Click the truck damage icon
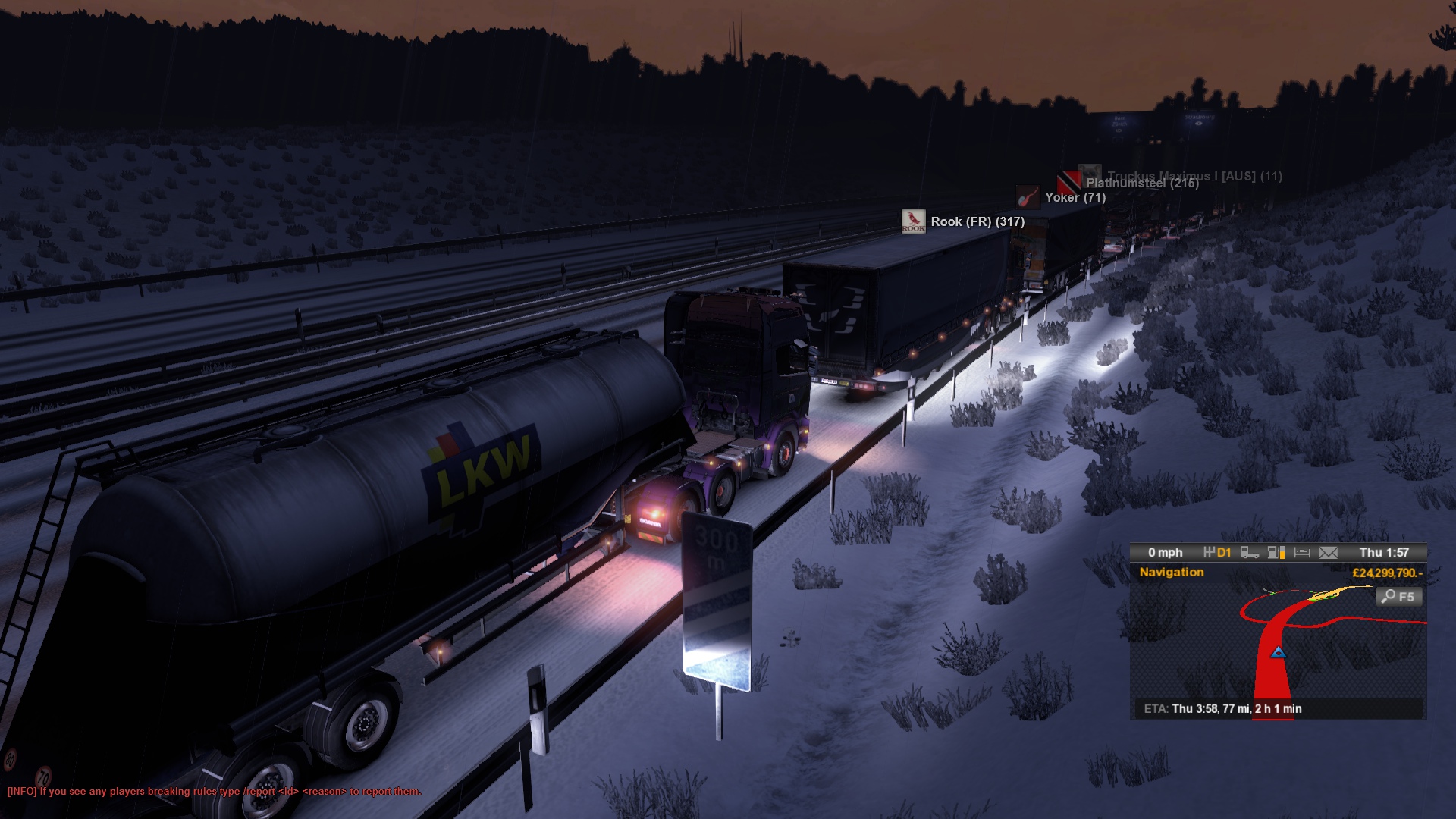Screen dimensions: 1456x819 pyautogui.click(x=1250, y=553)
